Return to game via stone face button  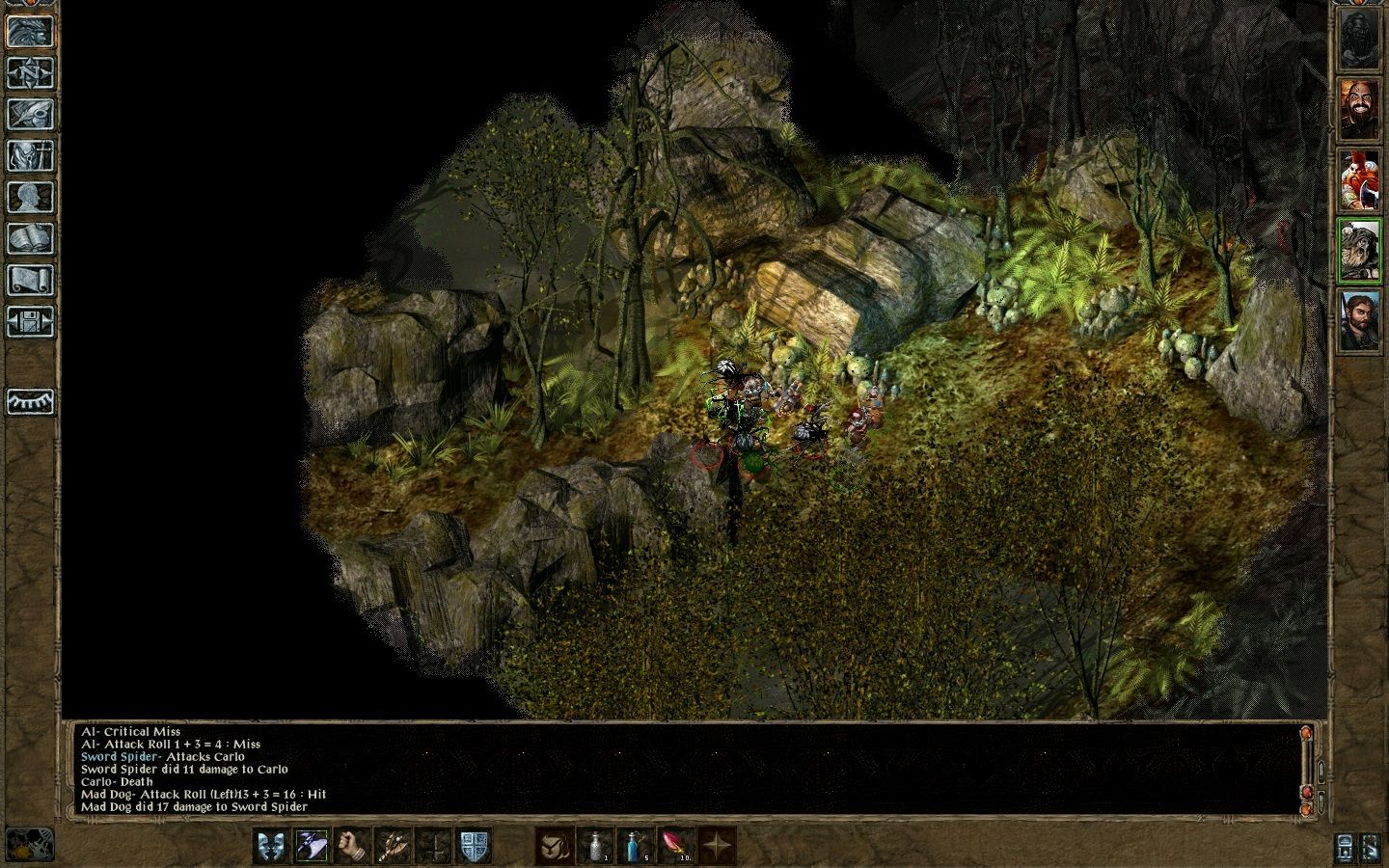(30, 31)
